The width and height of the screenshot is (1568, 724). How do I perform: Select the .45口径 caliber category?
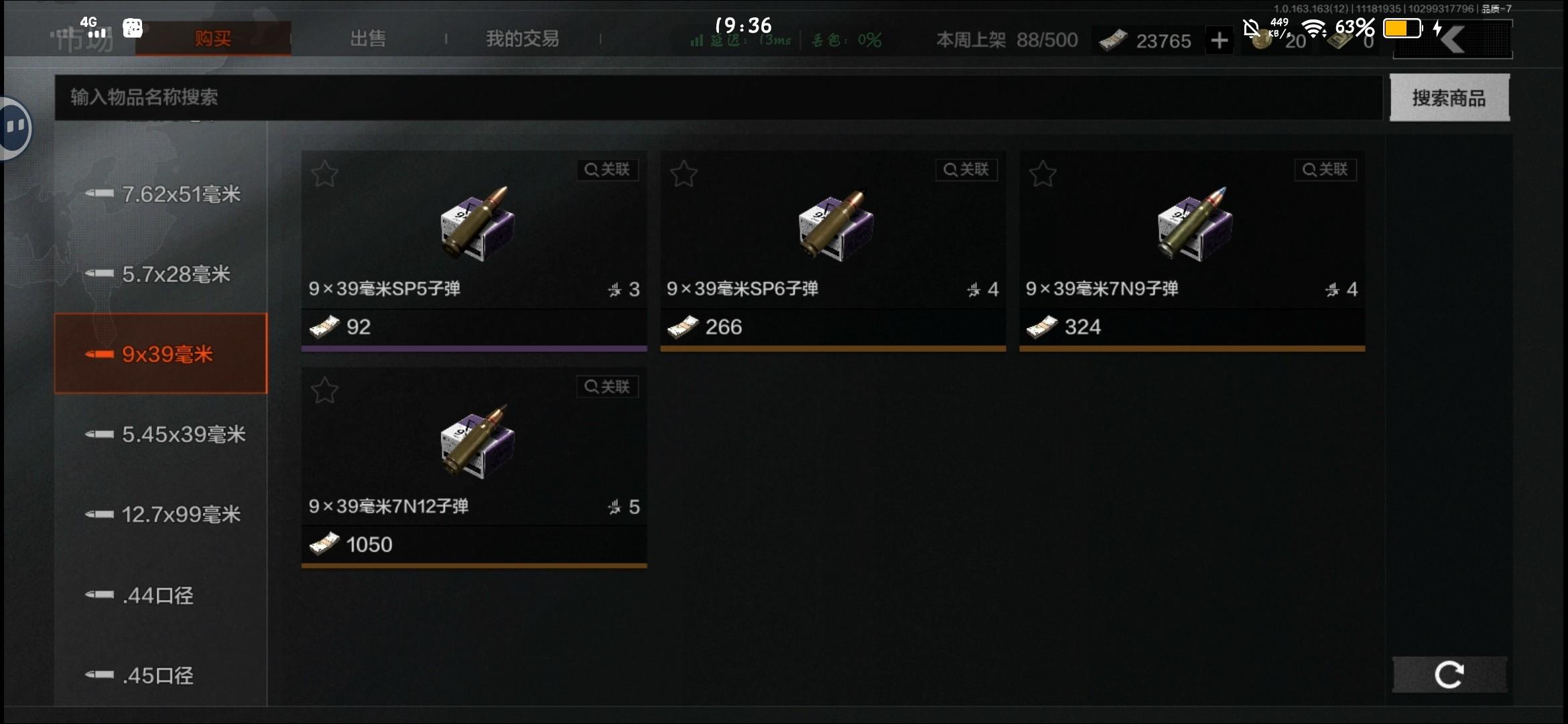[x=157, y=675]
